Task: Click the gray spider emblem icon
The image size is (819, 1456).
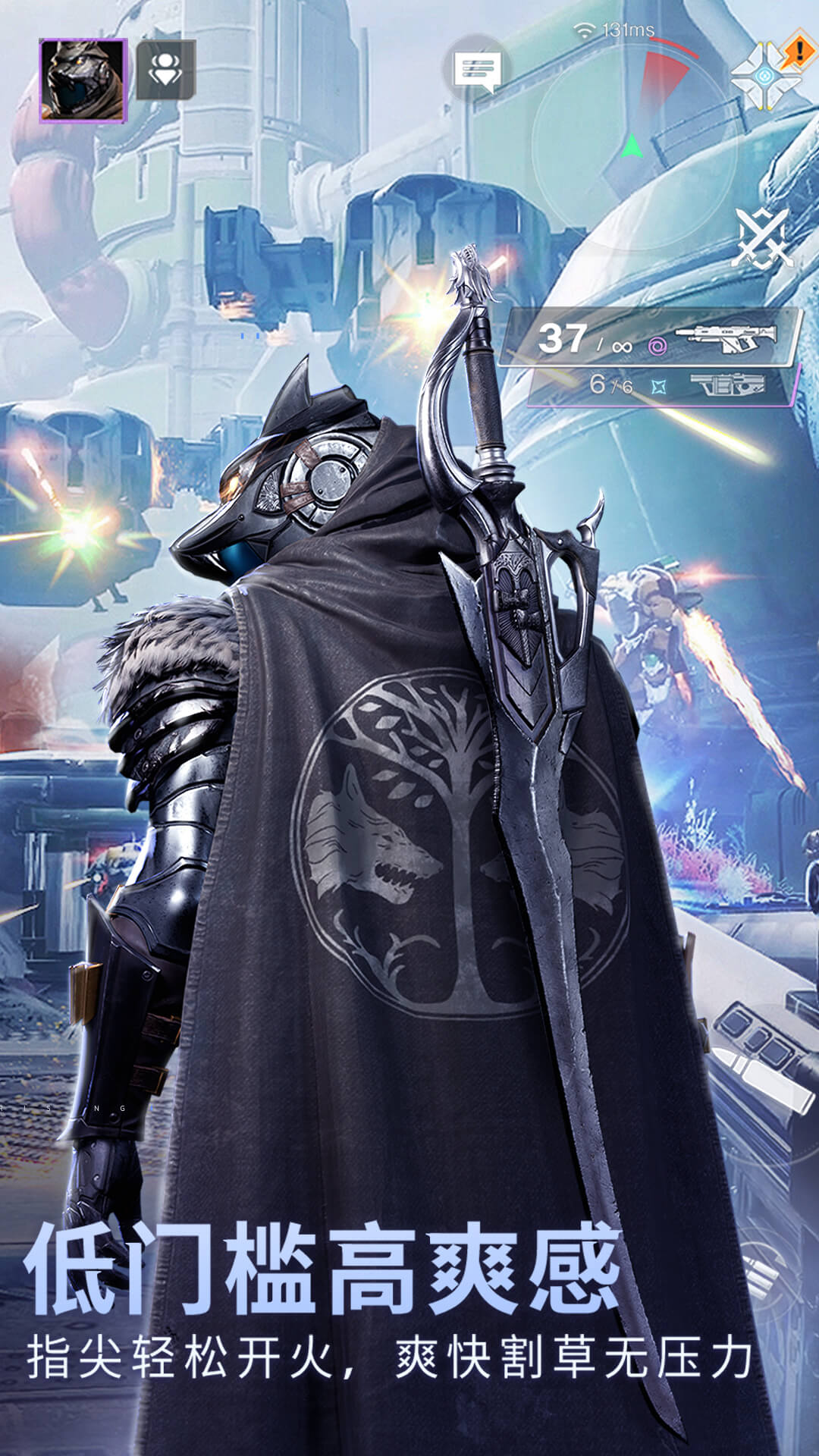Action: pyautogui.click(x=165, y=71)
